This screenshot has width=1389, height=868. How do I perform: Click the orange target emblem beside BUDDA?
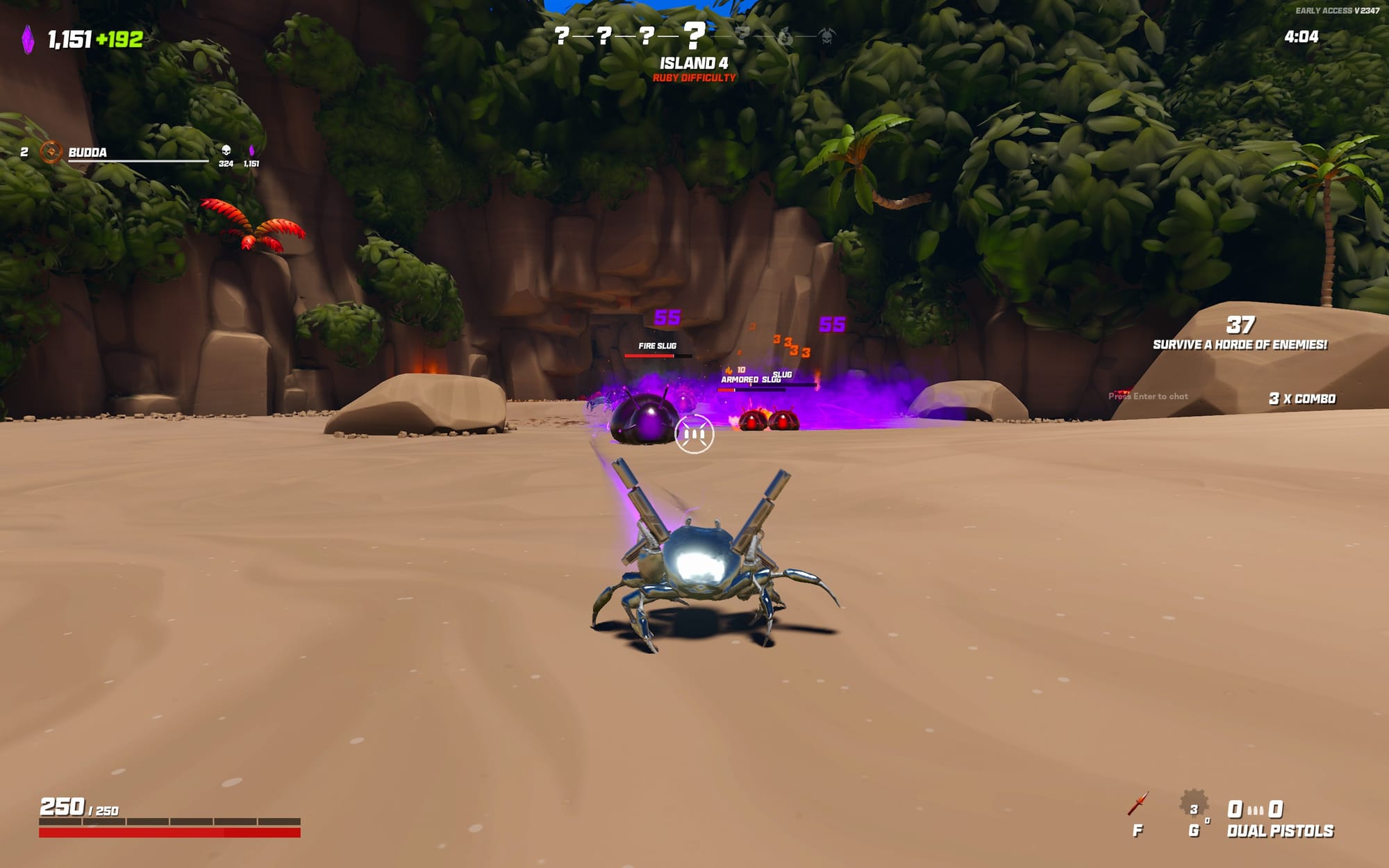[x=51, y=152]
